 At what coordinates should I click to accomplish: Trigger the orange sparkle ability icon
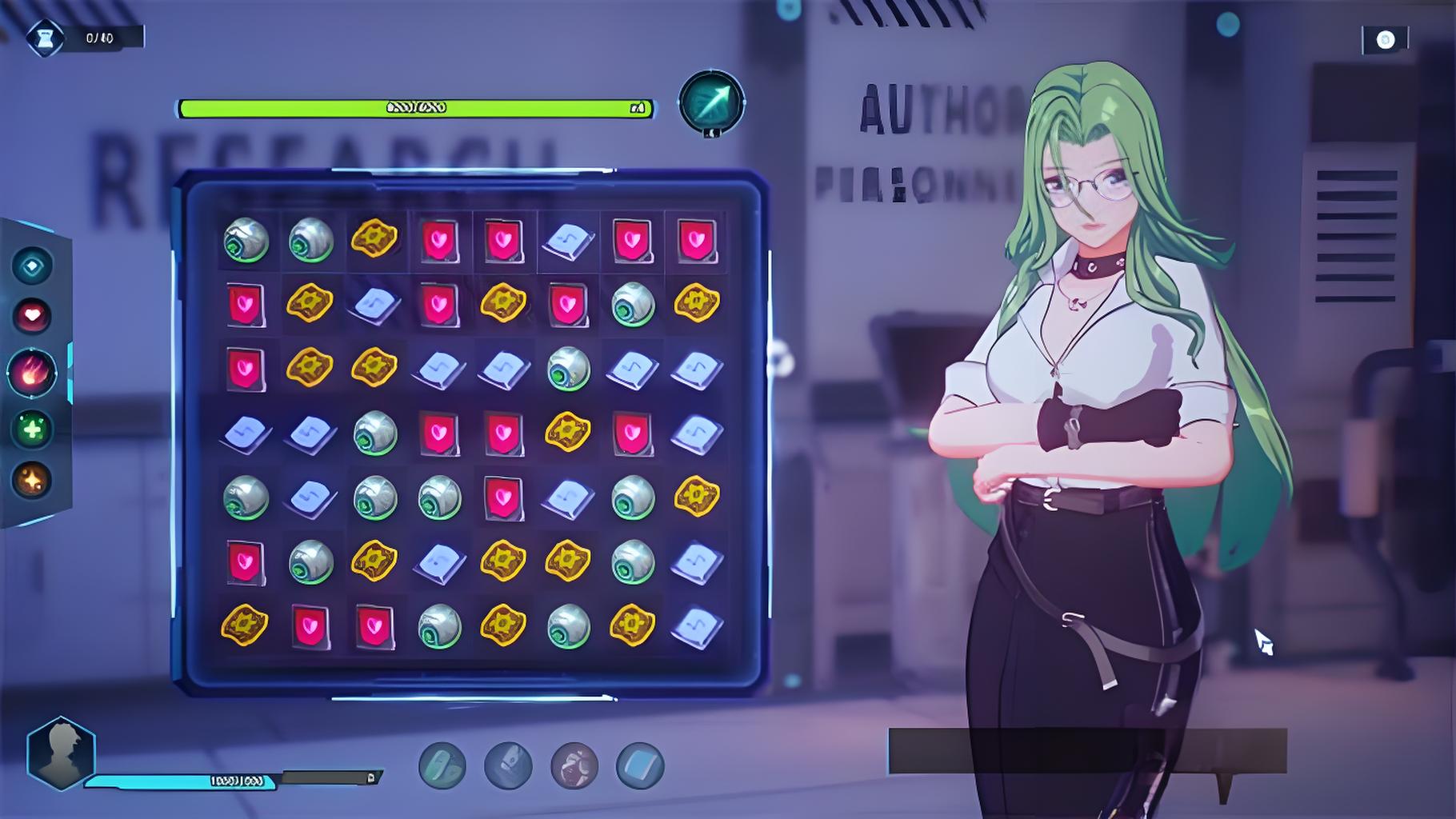pyautogui.click(x=32, y=481)
